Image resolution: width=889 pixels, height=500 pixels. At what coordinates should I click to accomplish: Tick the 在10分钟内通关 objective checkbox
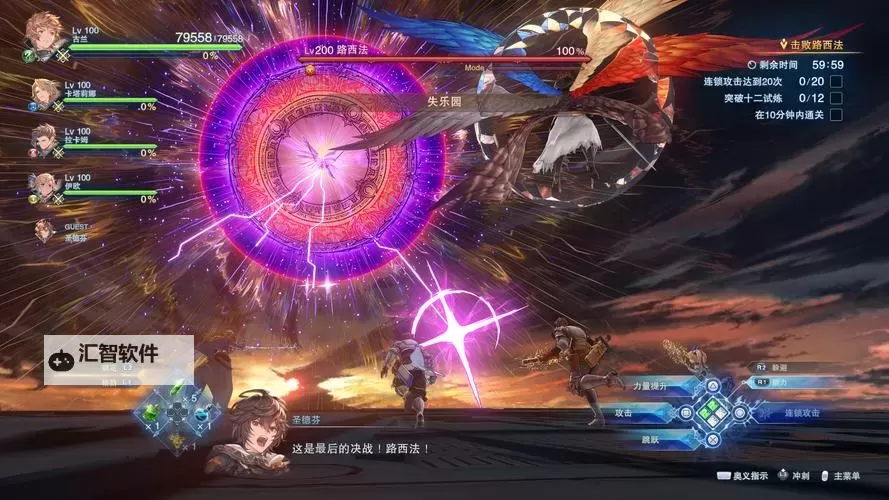[x=836, y=115]
